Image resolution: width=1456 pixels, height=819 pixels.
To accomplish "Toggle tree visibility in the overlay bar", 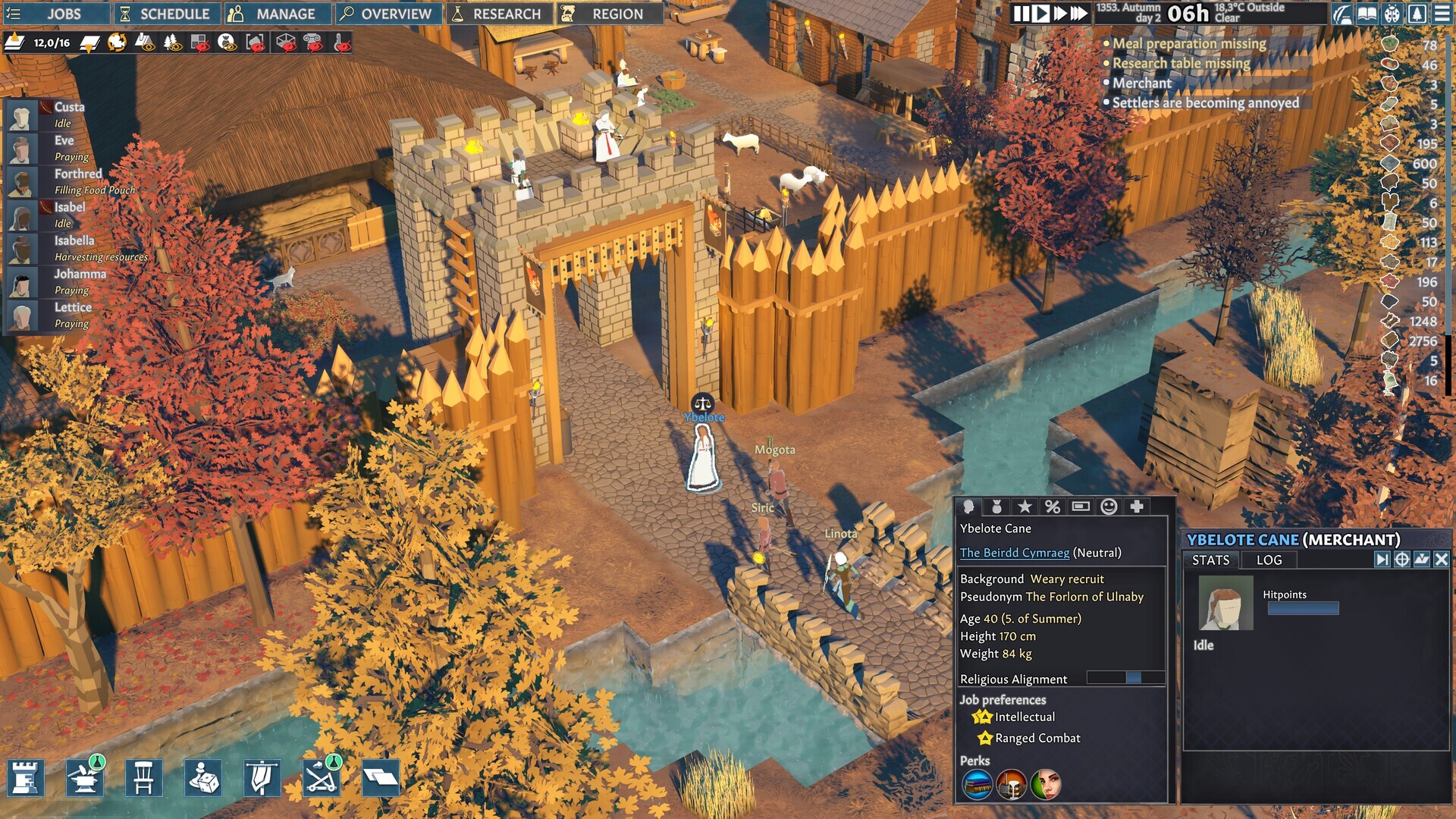I will pyautogui.click(x=171, y=44).
